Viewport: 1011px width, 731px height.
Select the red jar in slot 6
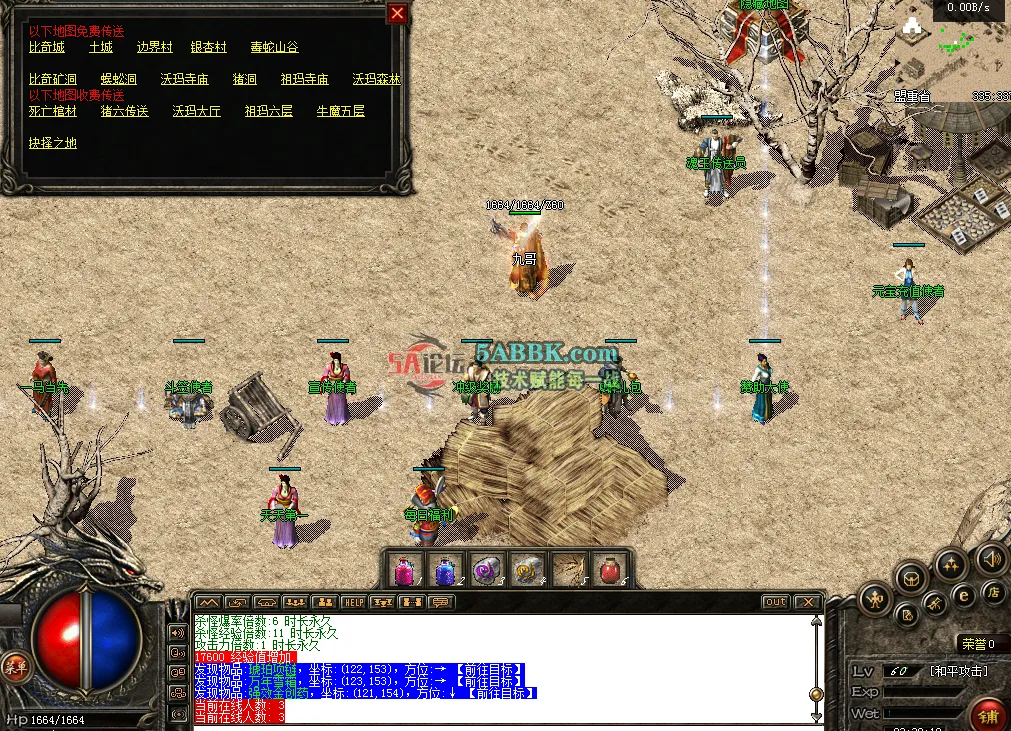(610, 569)
